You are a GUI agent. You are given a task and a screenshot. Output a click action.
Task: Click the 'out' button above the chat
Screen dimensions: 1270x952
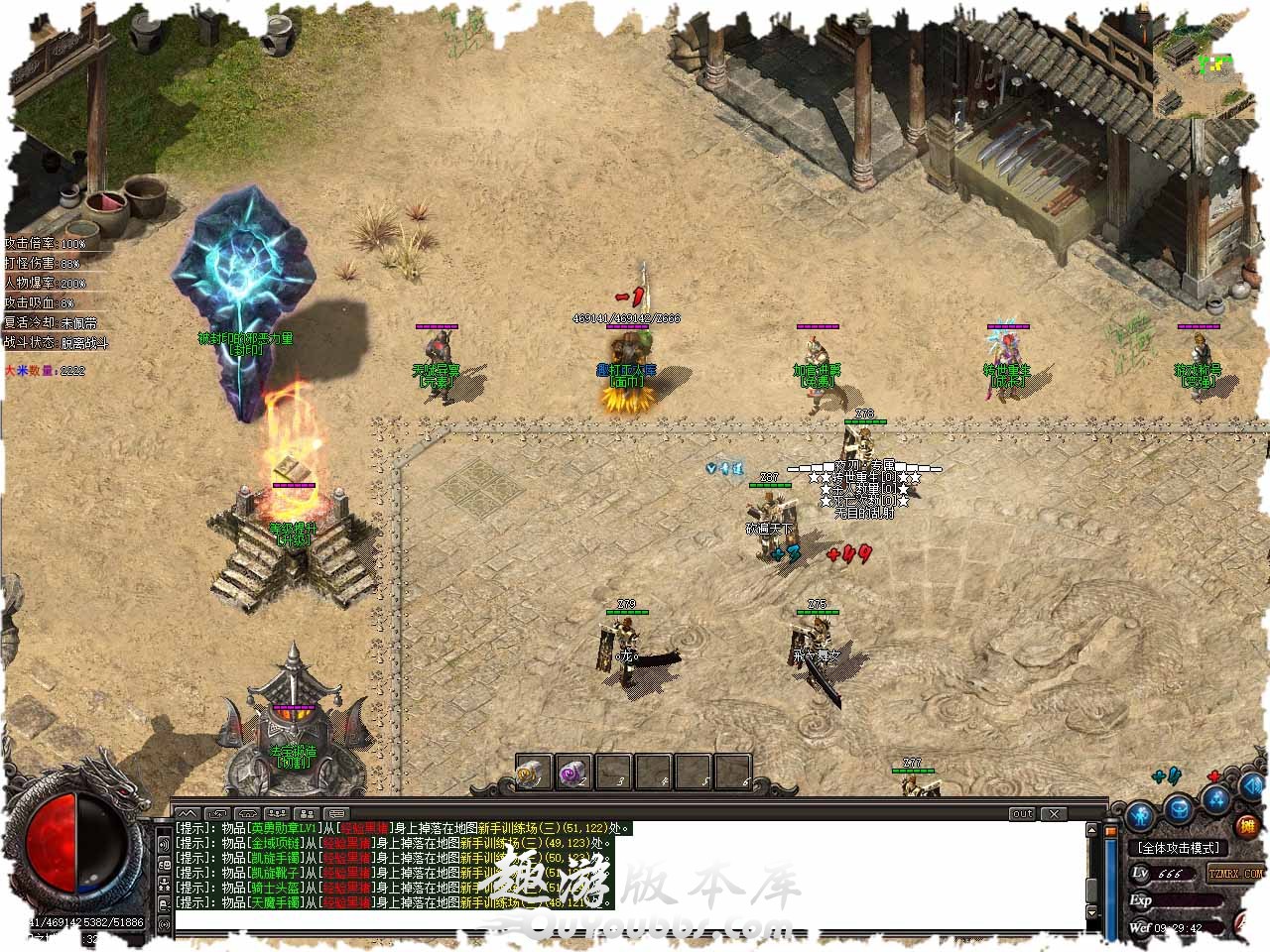click(1022, 813)
